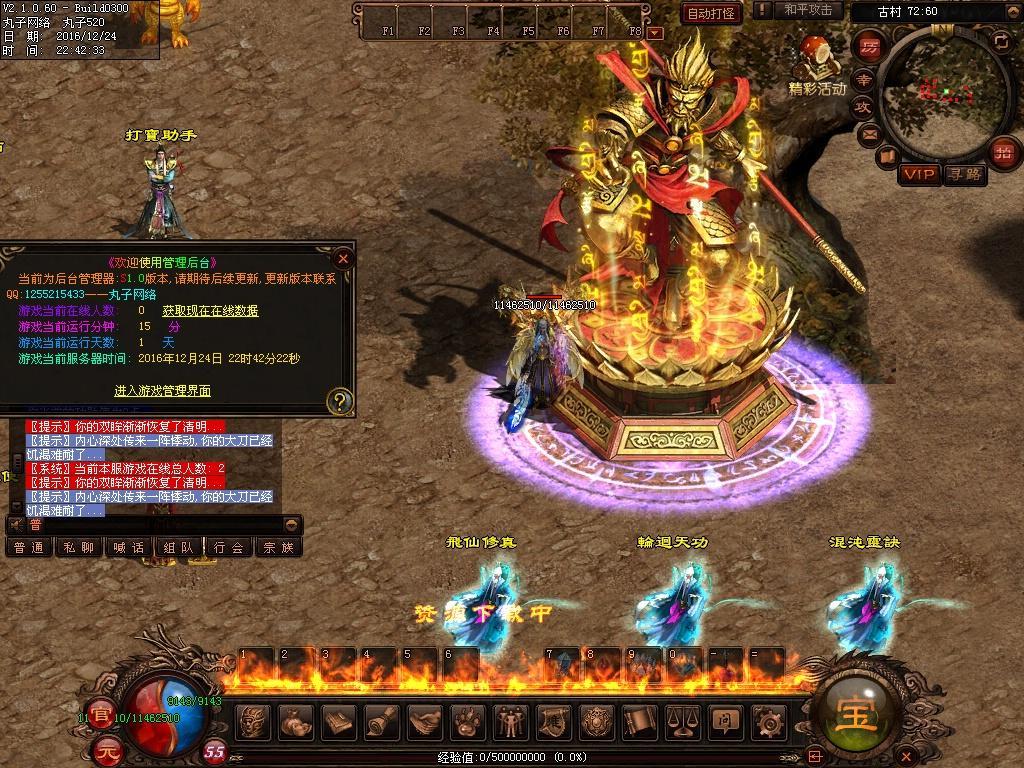The image size is (1024, 768).
Task: Click the 获取现在在线数据 link
Action: click(210, 311)
